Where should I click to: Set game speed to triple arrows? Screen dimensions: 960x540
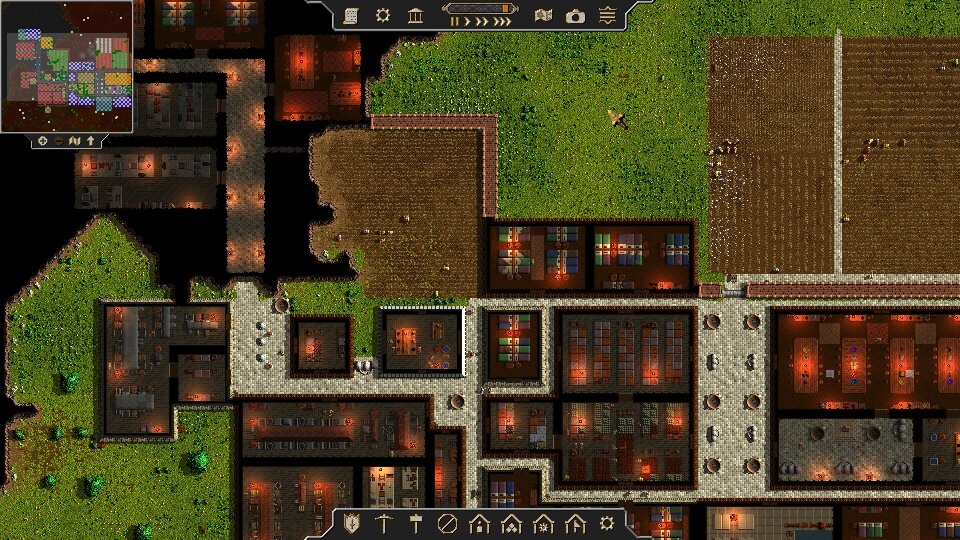click(503, 21)
